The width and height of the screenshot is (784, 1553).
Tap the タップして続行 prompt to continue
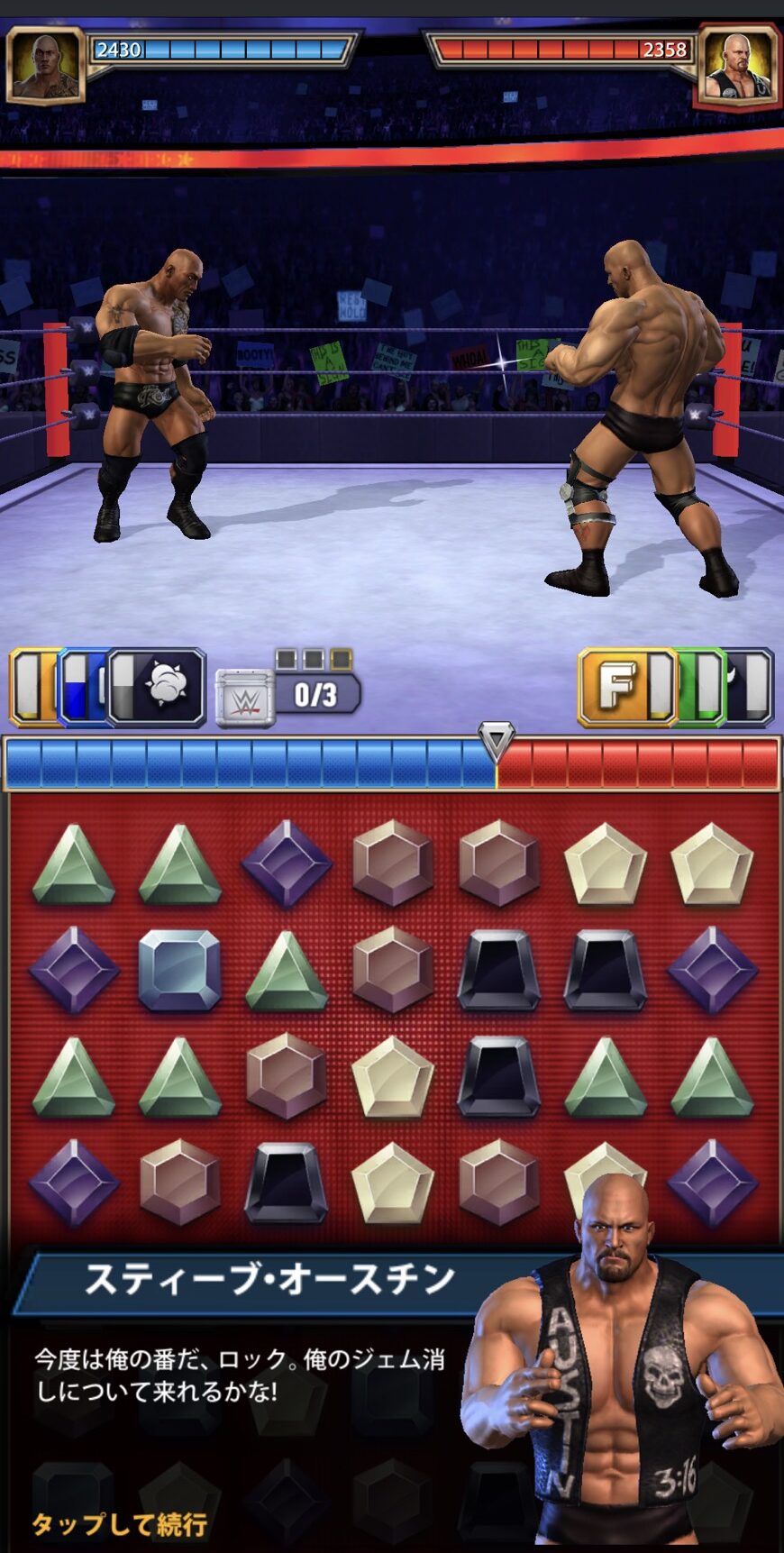tap(120, 1523)
